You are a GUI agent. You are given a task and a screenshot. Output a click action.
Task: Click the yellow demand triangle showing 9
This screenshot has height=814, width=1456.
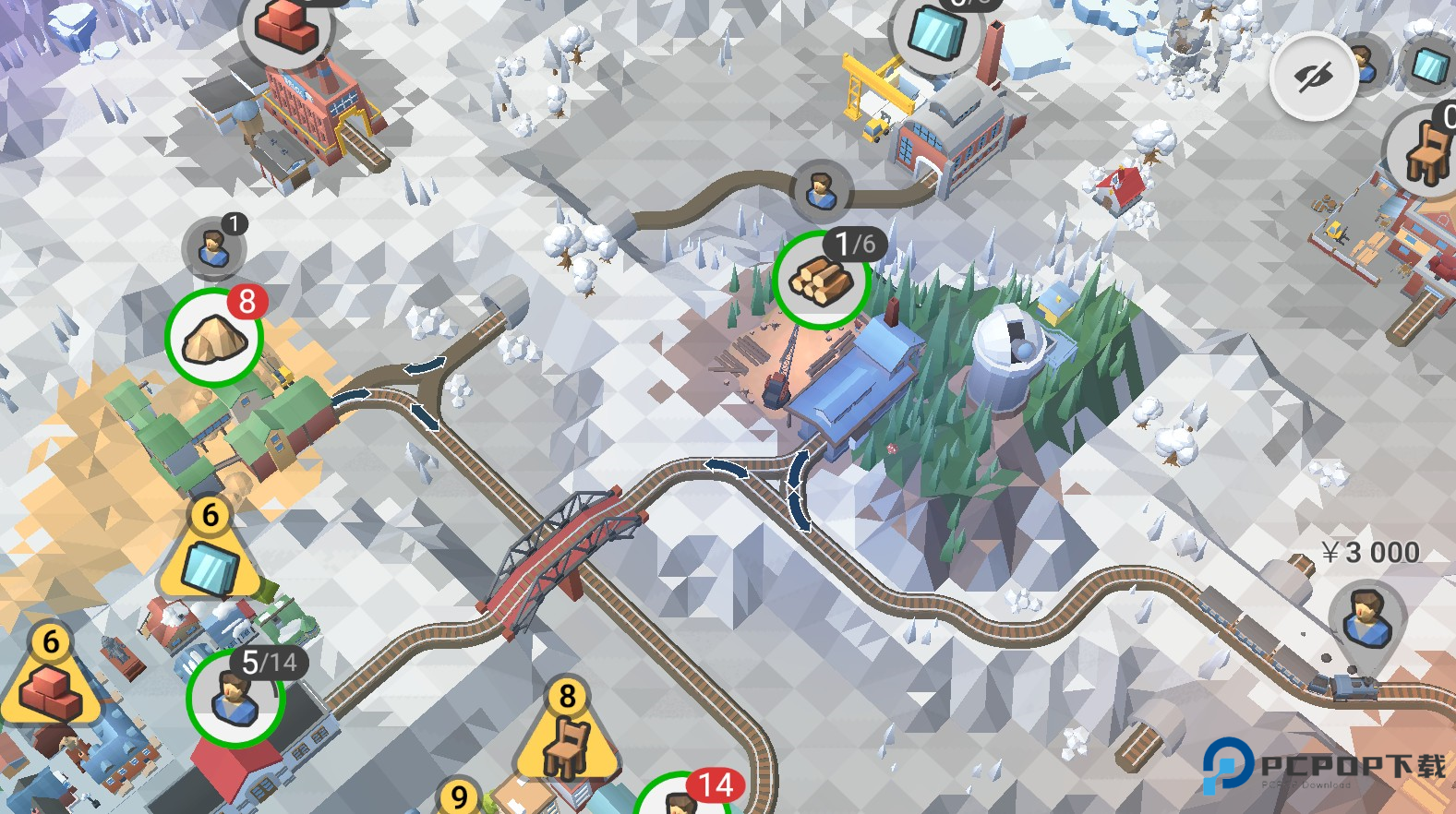459,797
